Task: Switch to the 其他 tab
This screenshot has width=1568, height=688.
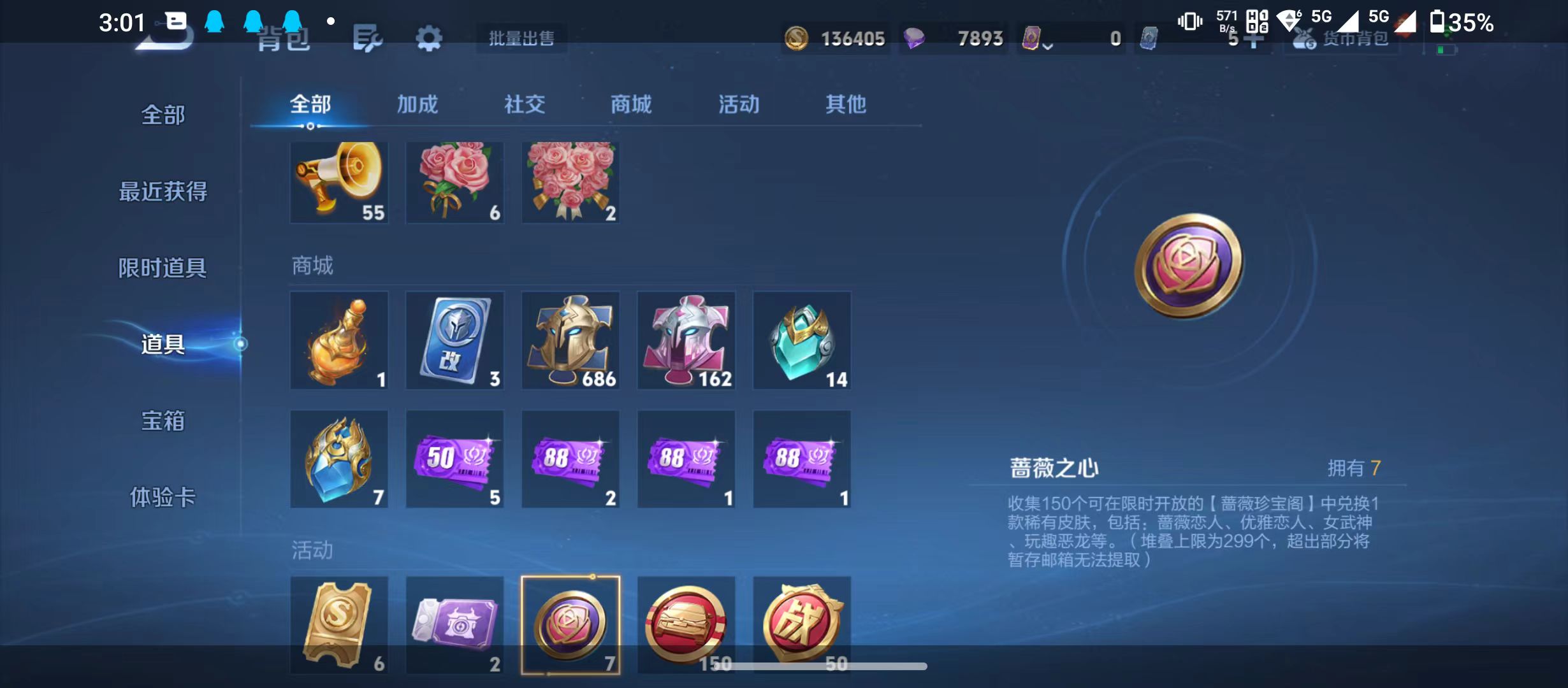Action: point(846,105)
